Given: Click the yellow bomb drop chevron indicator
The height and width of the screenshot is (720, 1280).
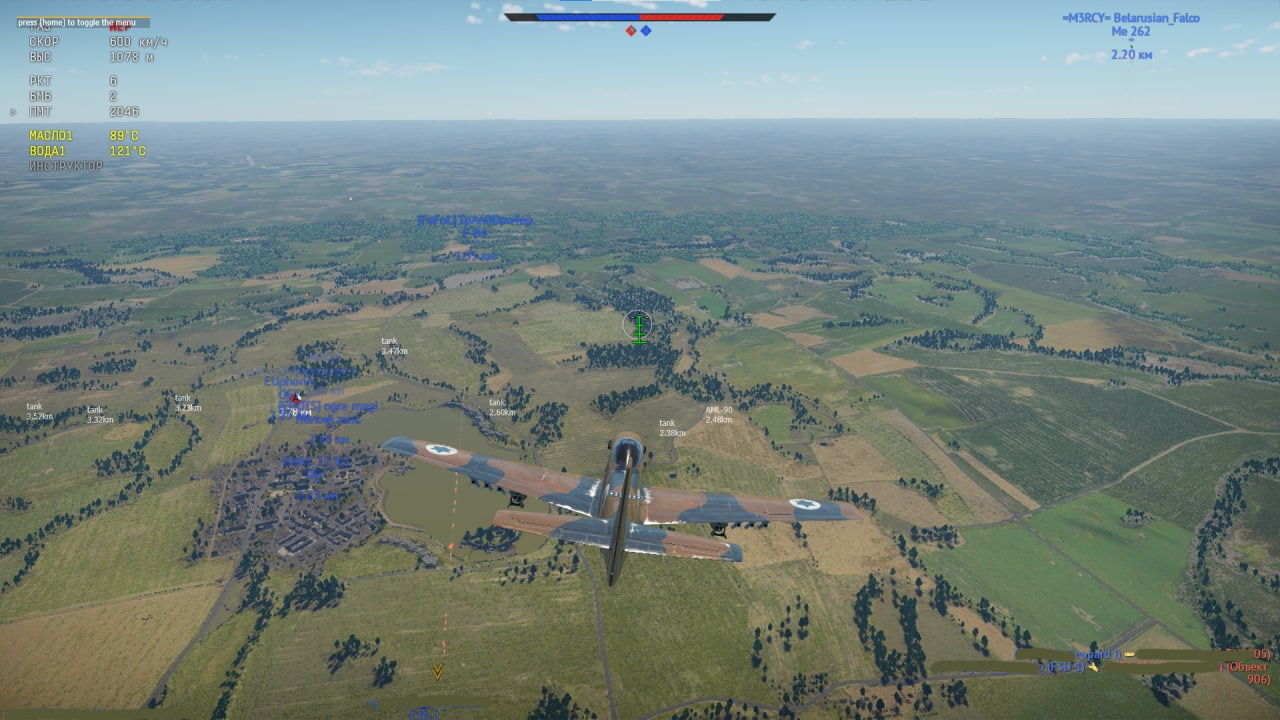Looking at the screenshot, I should [x=437, y=673].
